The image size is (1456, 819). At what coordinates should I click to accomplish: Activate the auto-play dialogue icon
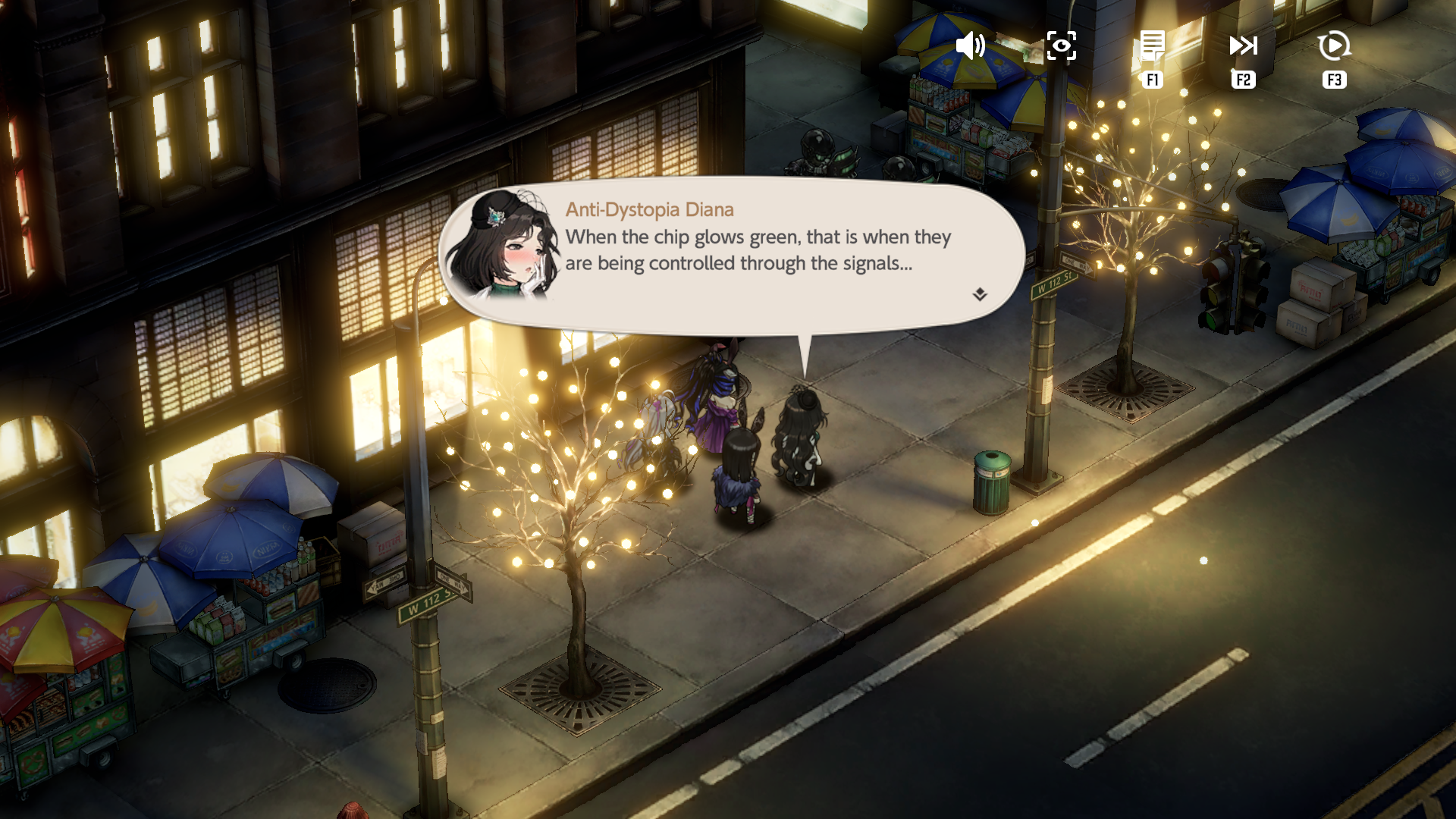click(x=1334, y=46)
